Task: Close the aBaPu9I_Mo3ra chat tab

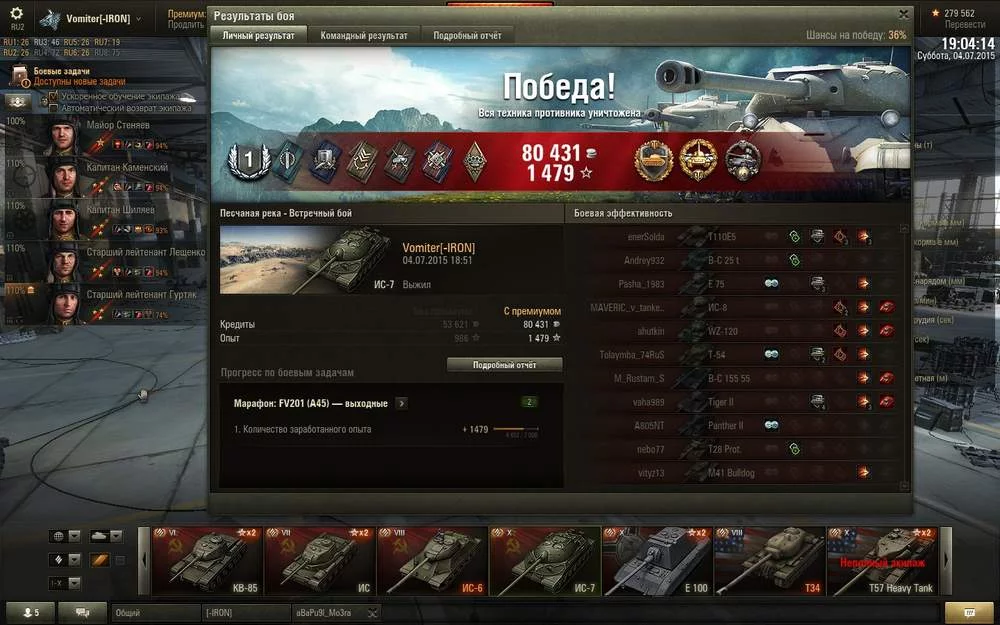Action: [372, 612]
